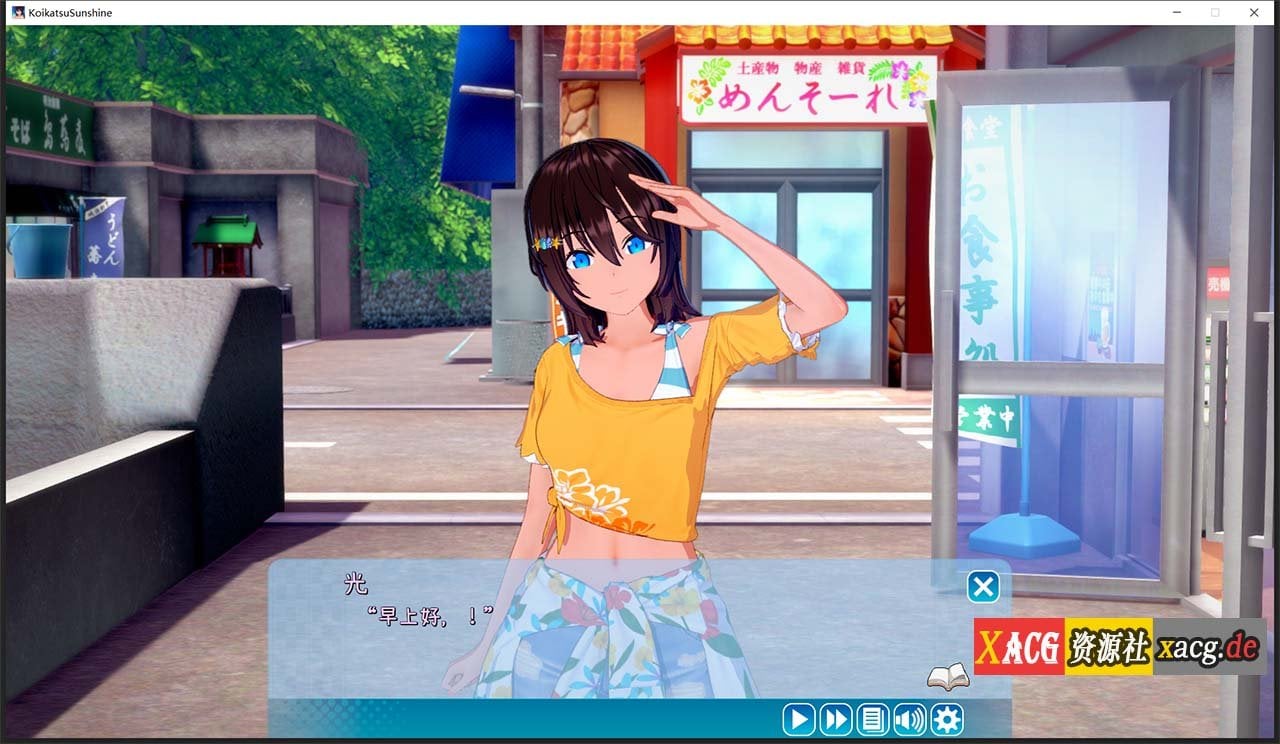The width and height of the screenshot is (1280, 744).
Task: Dismiss the dialogue box with the blue X
Action: (x=984, y=586)
